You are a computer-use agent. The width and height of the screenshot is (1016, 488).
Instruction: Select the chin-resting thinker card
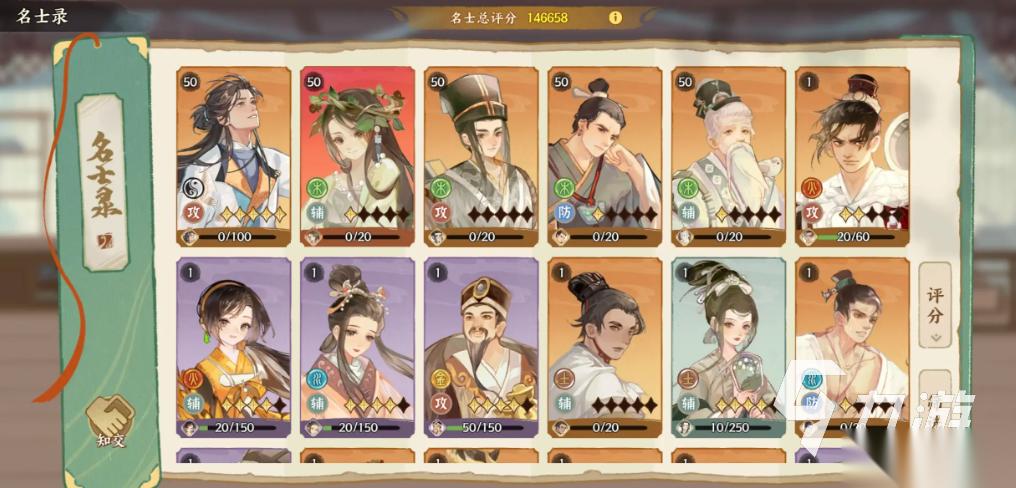[604, 155]
